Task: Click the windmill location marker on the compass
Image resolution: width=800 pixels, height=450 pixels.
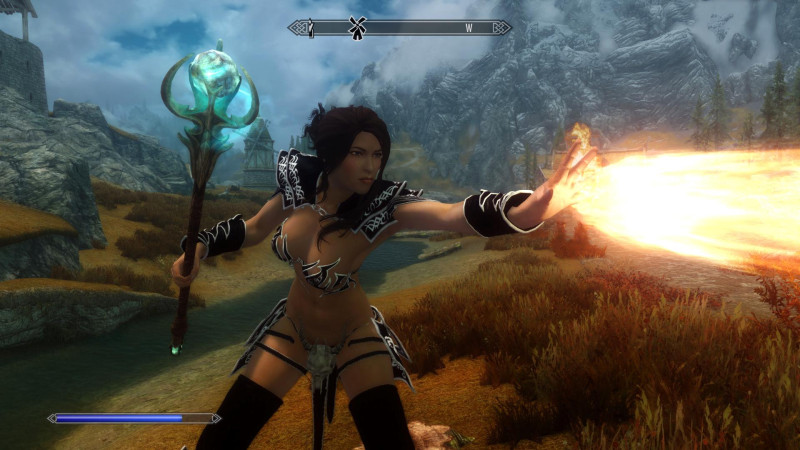Action: (x=353, y=28)
